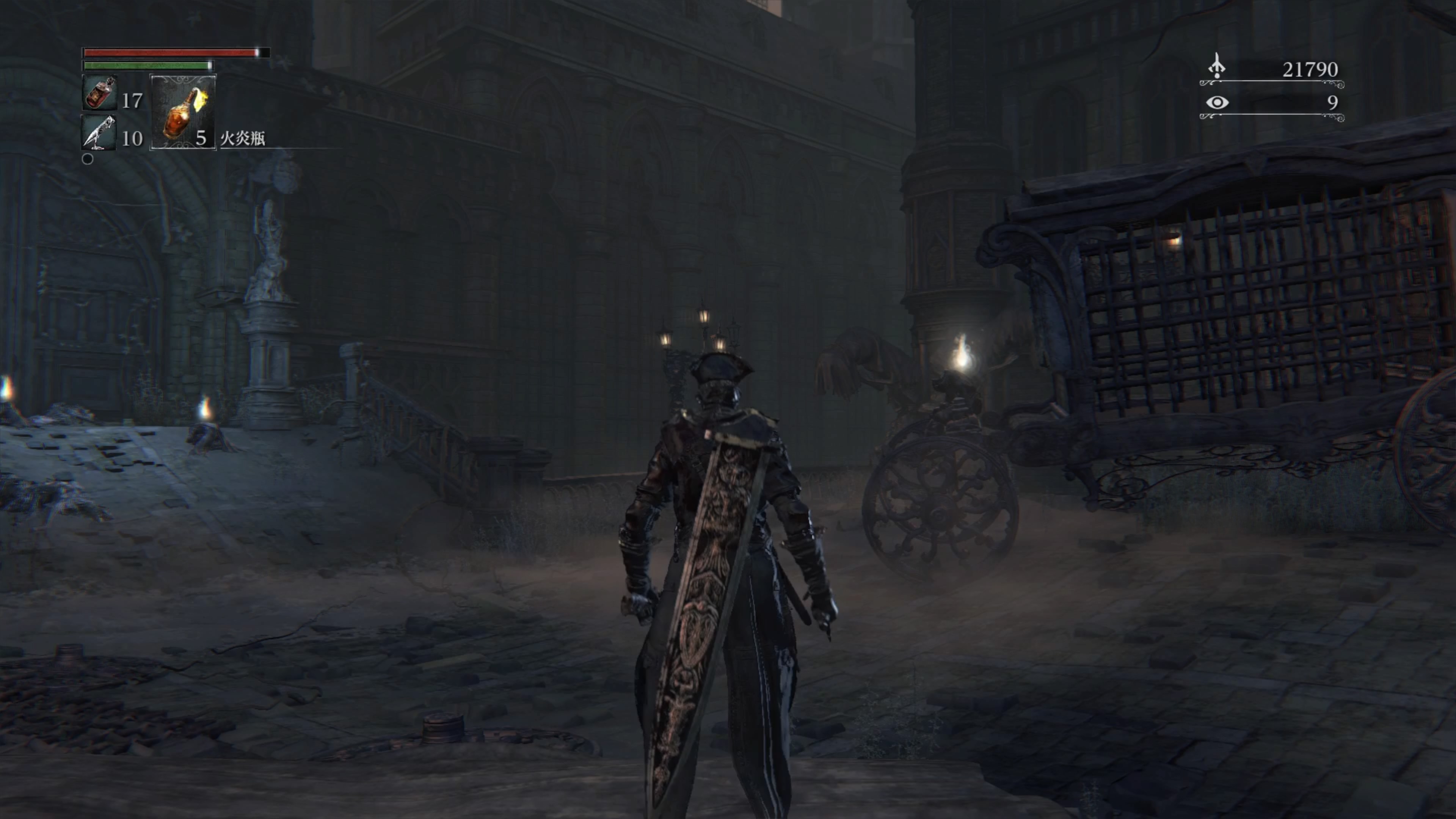
Task: Click the insight eye icon
Action: click(1217, 102)
